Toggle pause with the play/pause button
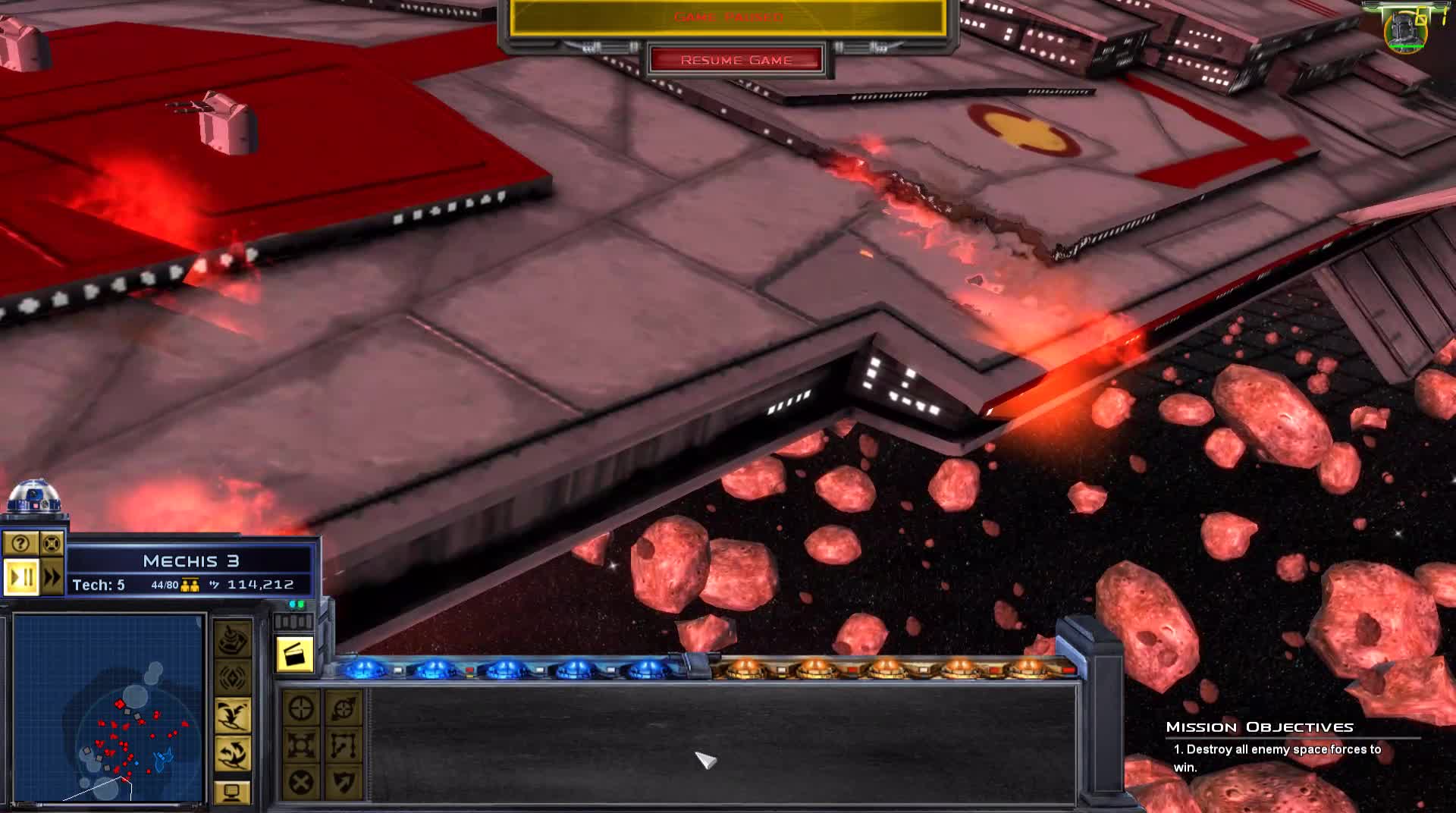 22,577
